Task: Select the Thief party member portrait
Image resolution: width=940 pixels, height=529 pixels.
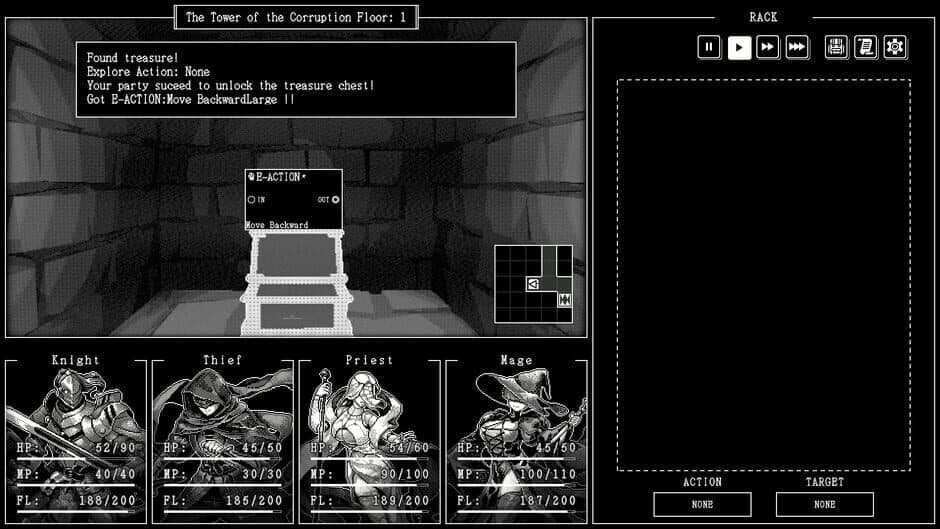Action: (x=222, y=440)
